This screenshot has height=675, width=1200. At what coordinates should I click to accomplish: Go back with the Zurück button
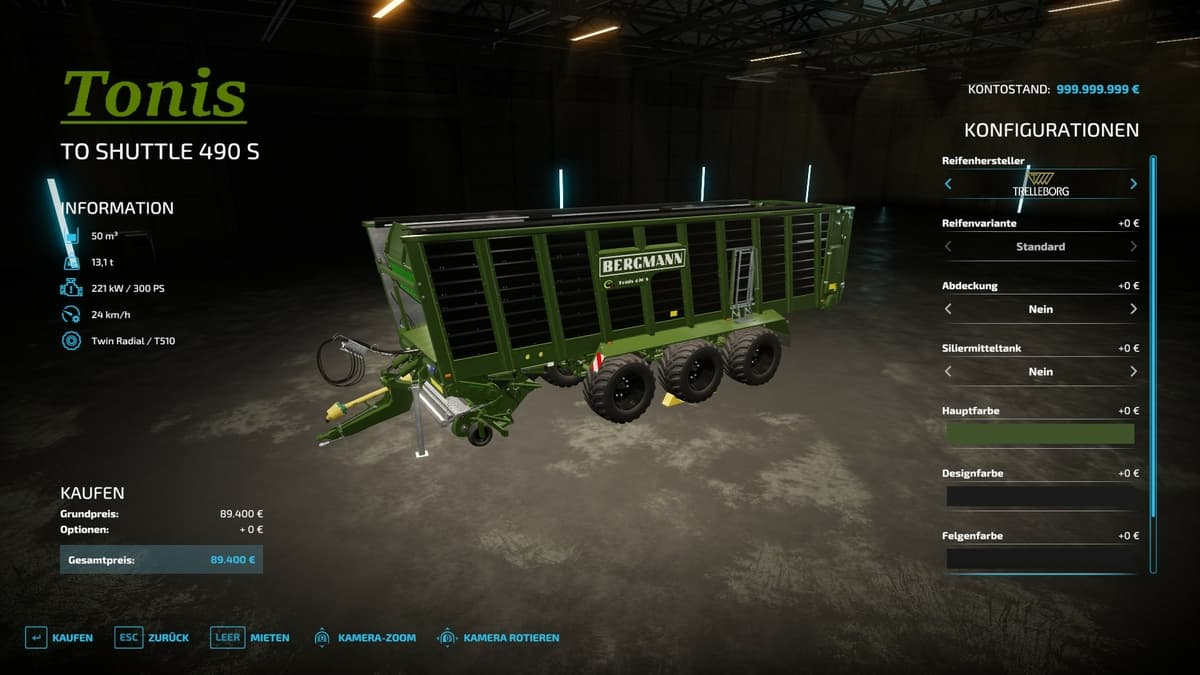click(152, 637)
